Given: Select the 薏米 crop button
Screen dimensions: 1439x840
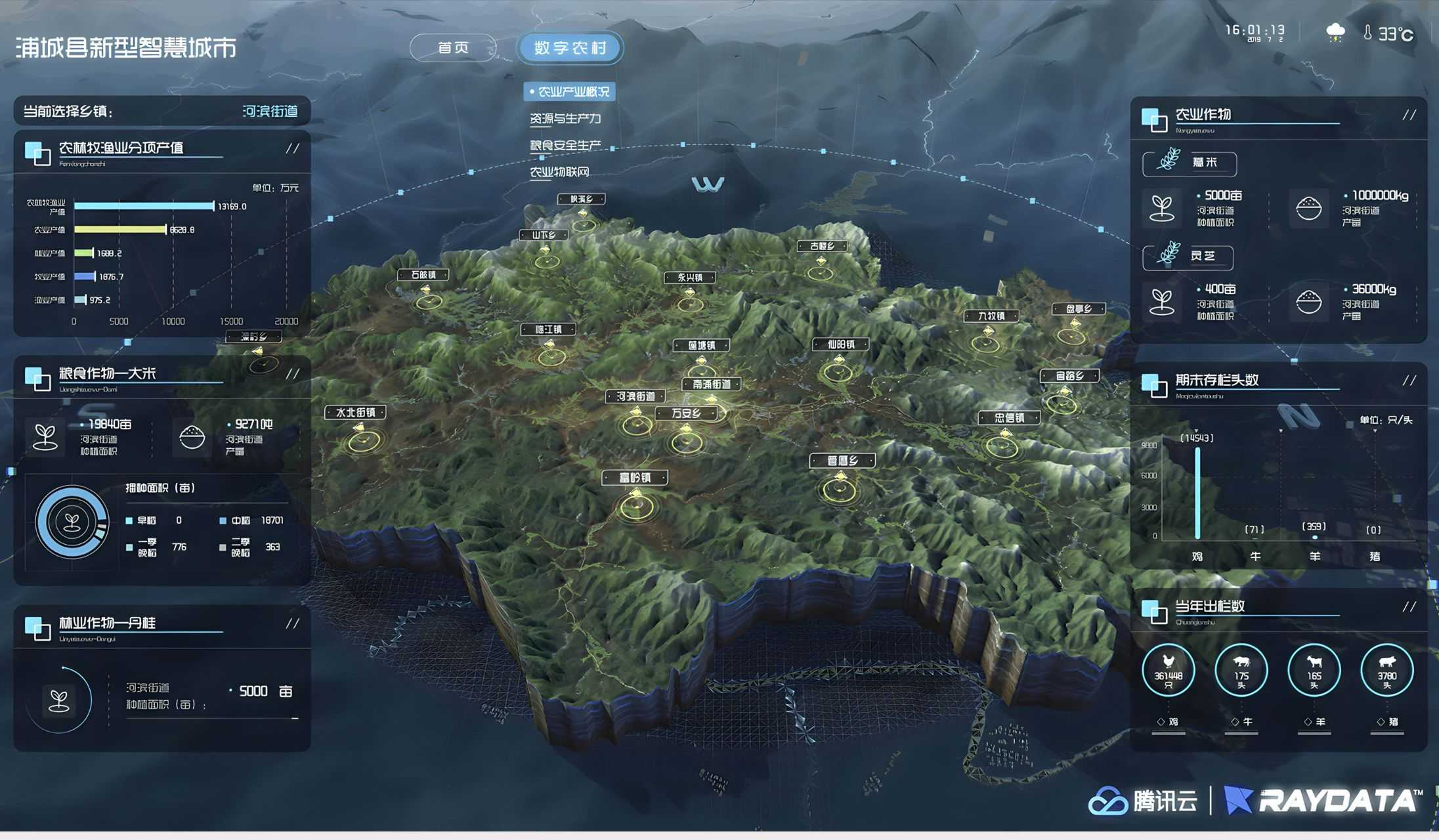Looking at the screenshot, I should click(x=1190, y=163).
